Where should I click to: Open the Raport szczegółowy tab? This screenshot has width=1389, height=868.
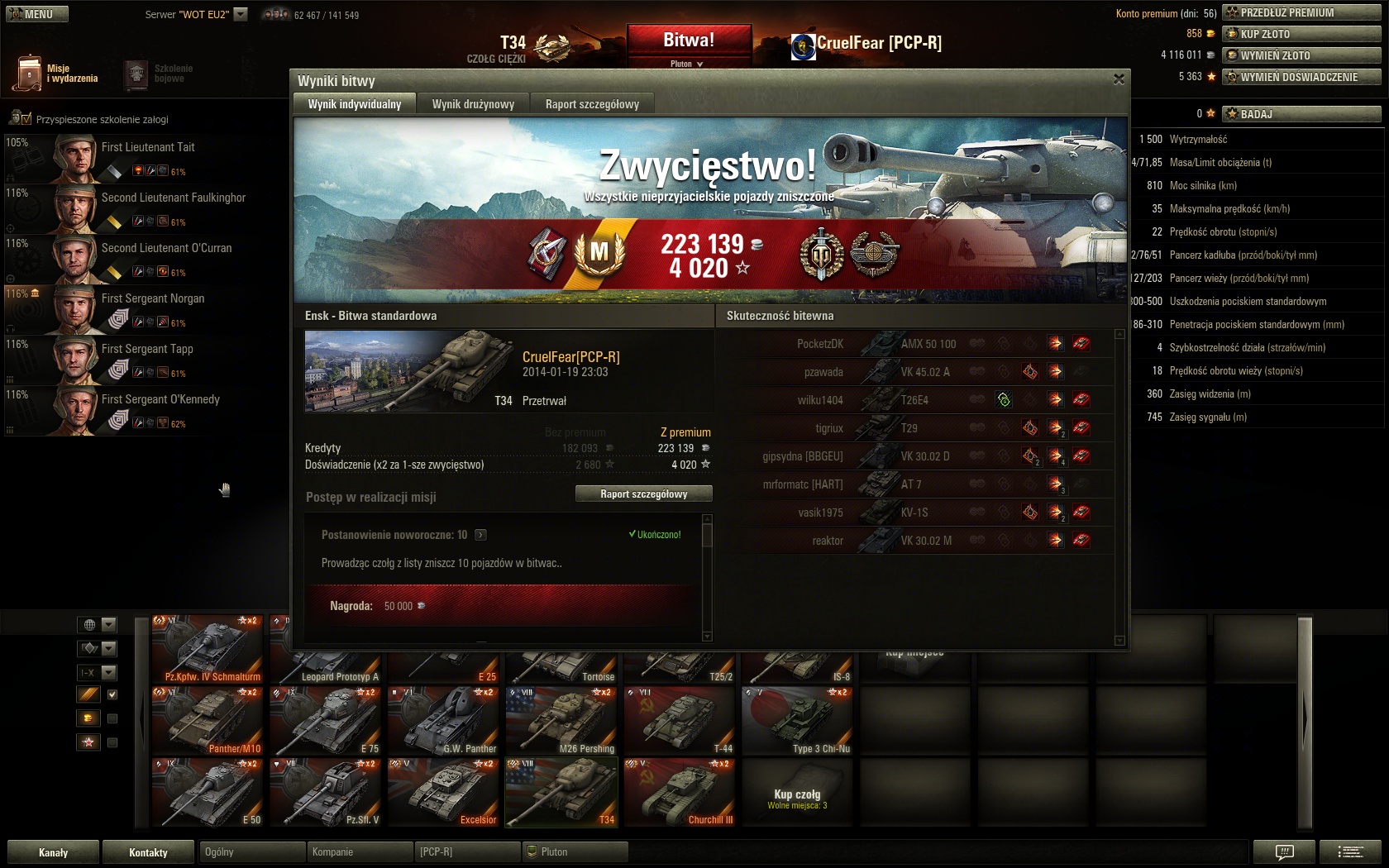[592, 104]
